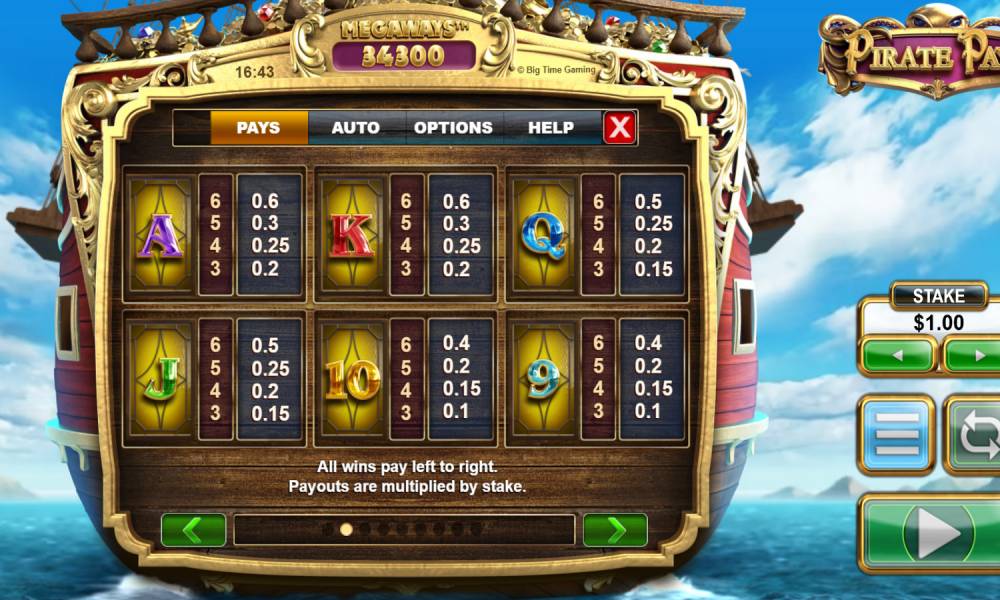Decrease the stake amount
Image resolution: width=1000 pixels, height=600 pixels.
pyautogui.click(x=898, y=355)
